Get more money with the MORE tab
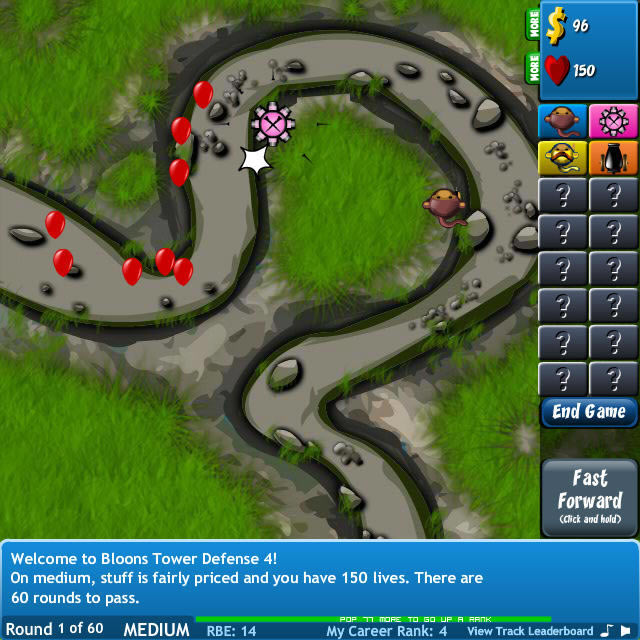This screenshot has width=640, height=640. coord(534,25)
